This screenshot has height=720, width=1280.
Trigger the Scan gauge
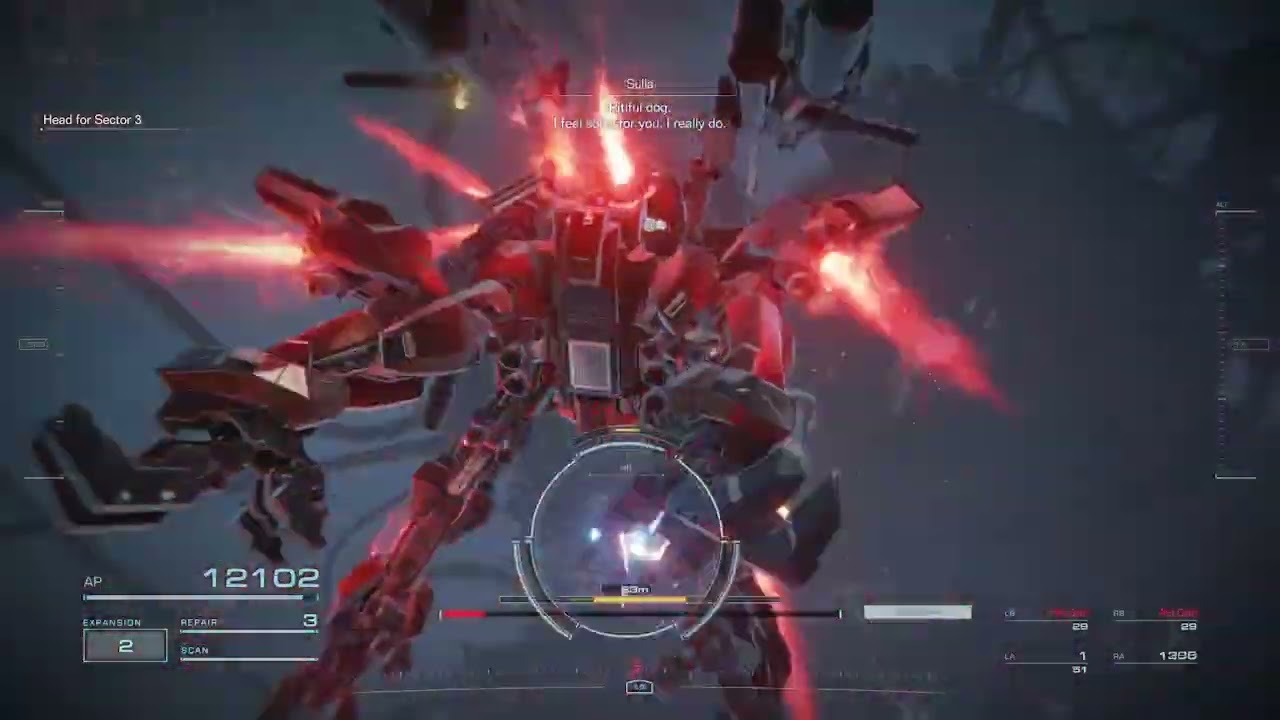(x=249, y=652)
